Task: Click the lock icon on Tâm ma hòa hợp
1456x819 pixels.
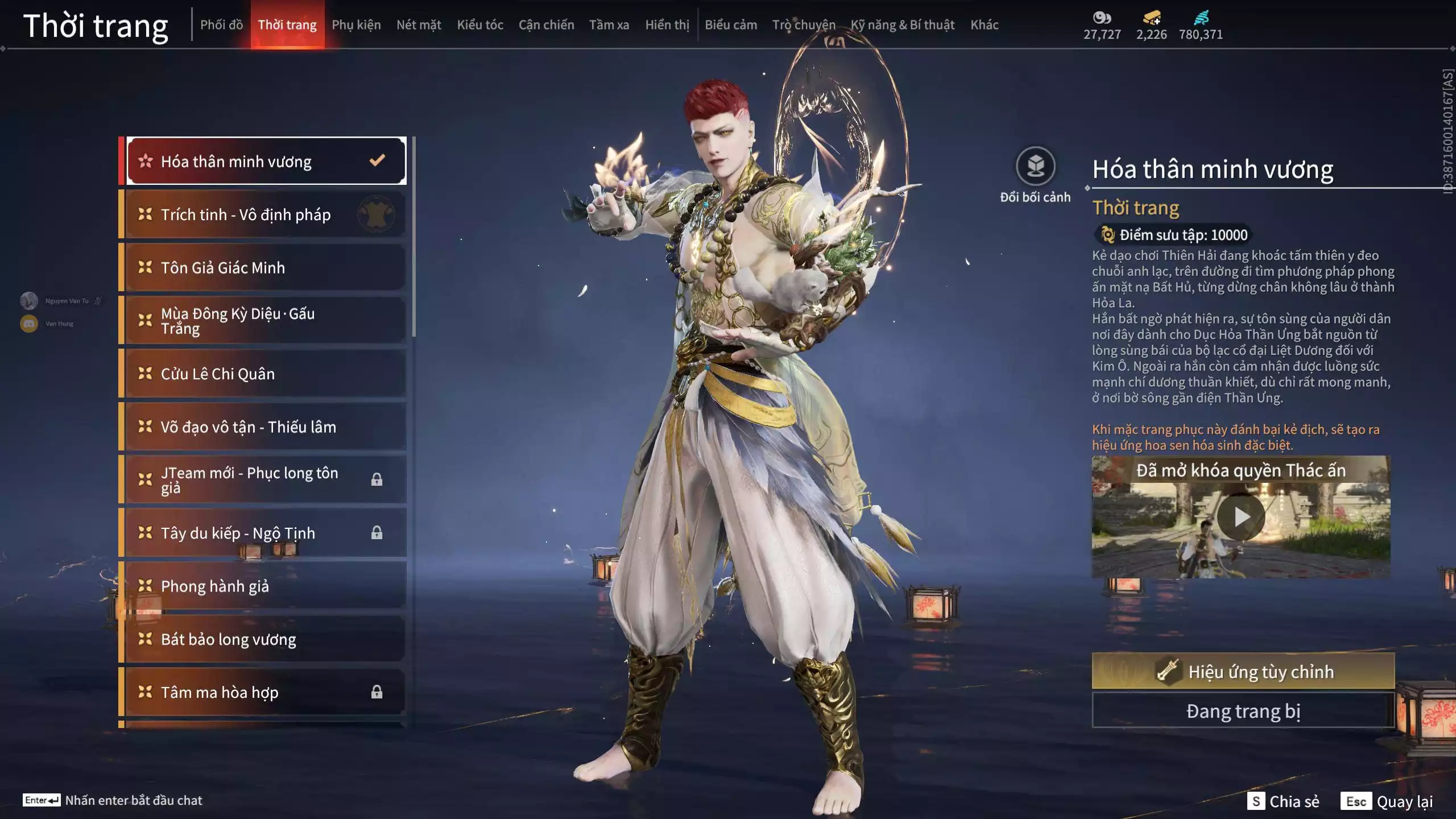Action: tap(377, 692)
